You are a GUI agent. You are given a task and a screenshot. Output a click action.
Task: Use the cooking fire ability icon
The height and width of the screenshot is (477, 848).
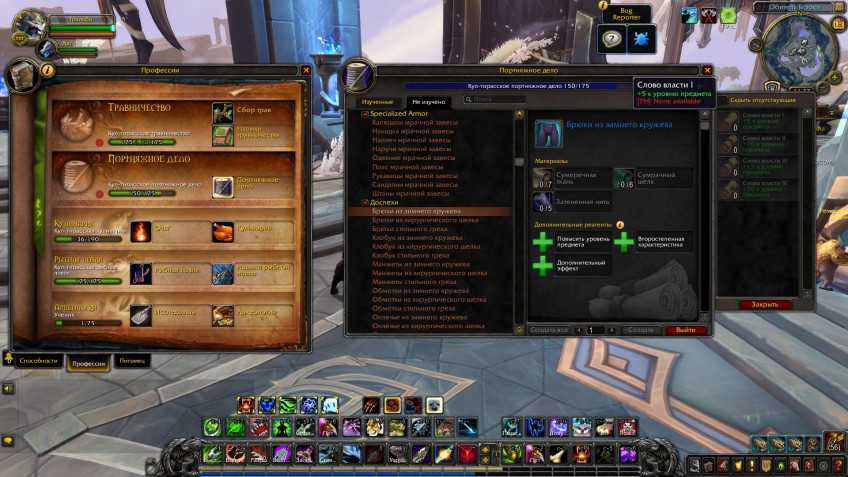pyautogui.click(x=141, y=232)
